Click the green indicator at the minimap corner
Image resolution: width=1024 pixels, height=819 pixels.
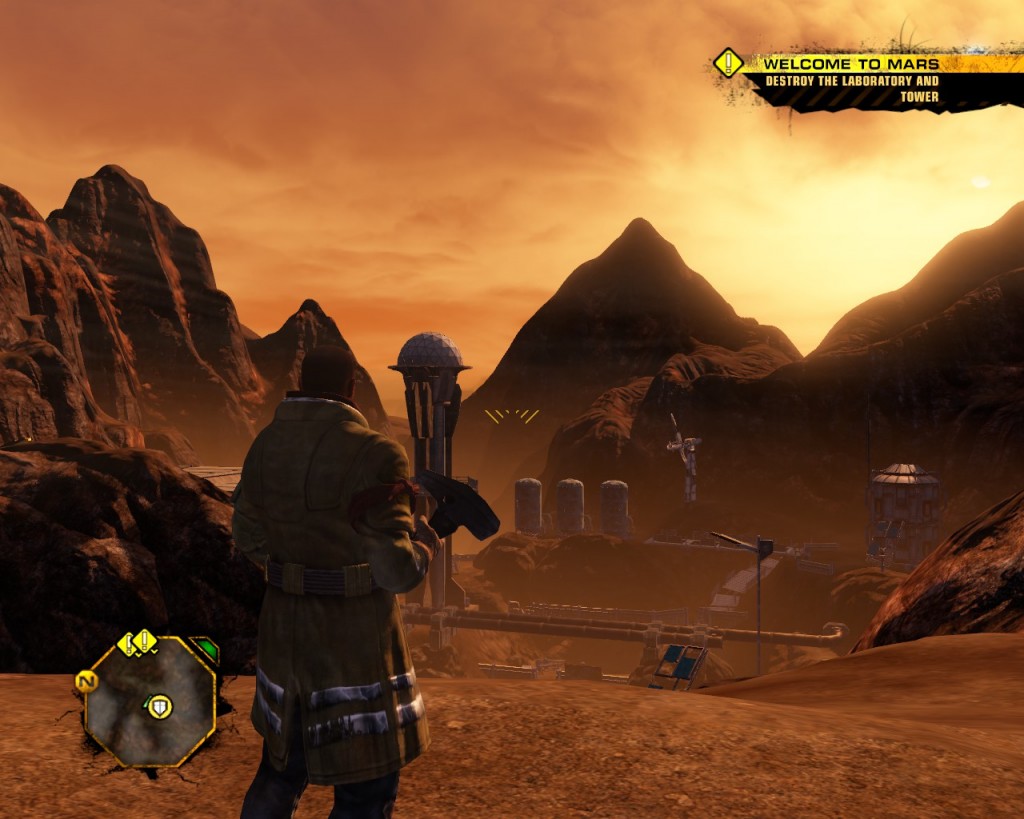pos(204,650)
